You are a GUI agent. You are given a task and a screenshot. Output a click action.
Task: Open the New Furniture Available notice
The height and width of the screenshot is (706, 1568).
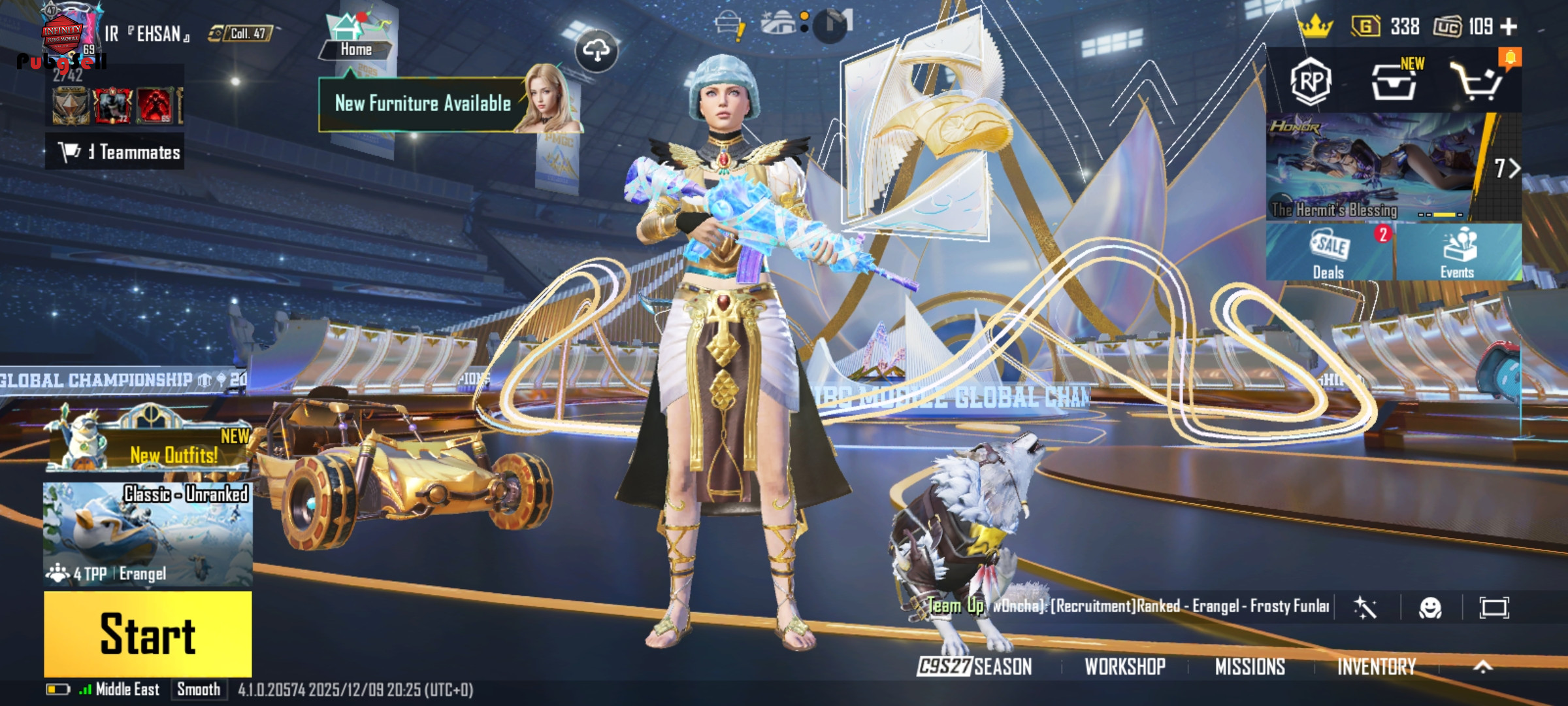(x=423, y=104)
